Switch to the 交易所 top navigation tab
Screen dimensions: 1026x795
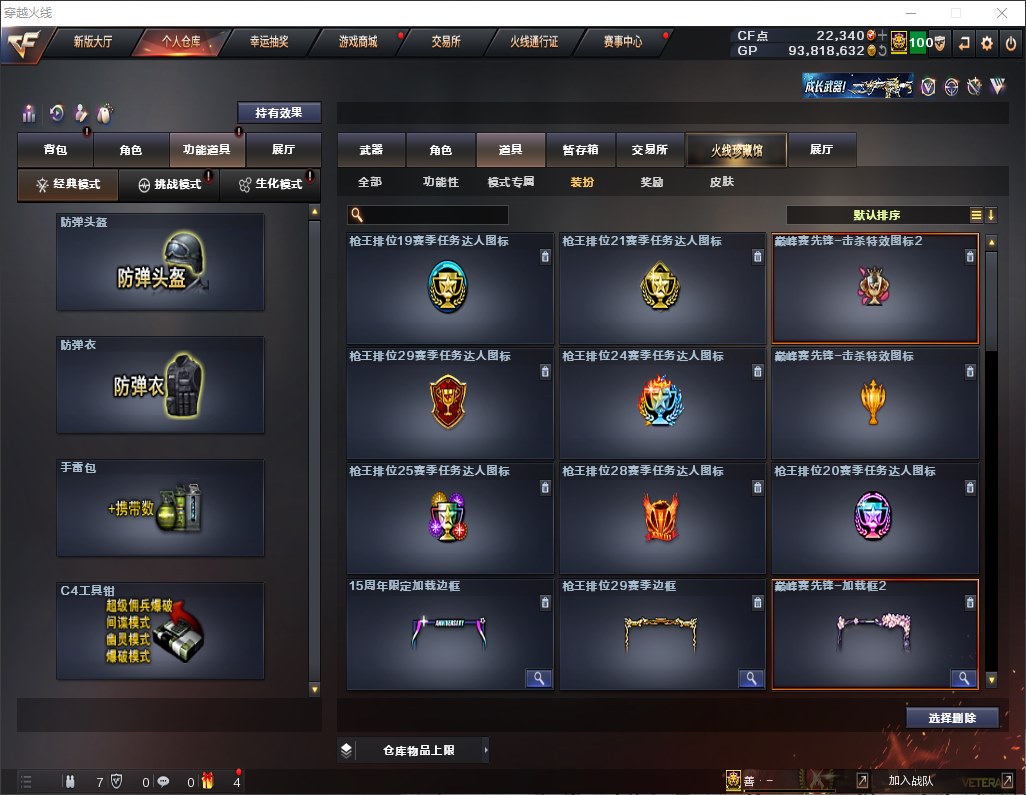[446, 42]
